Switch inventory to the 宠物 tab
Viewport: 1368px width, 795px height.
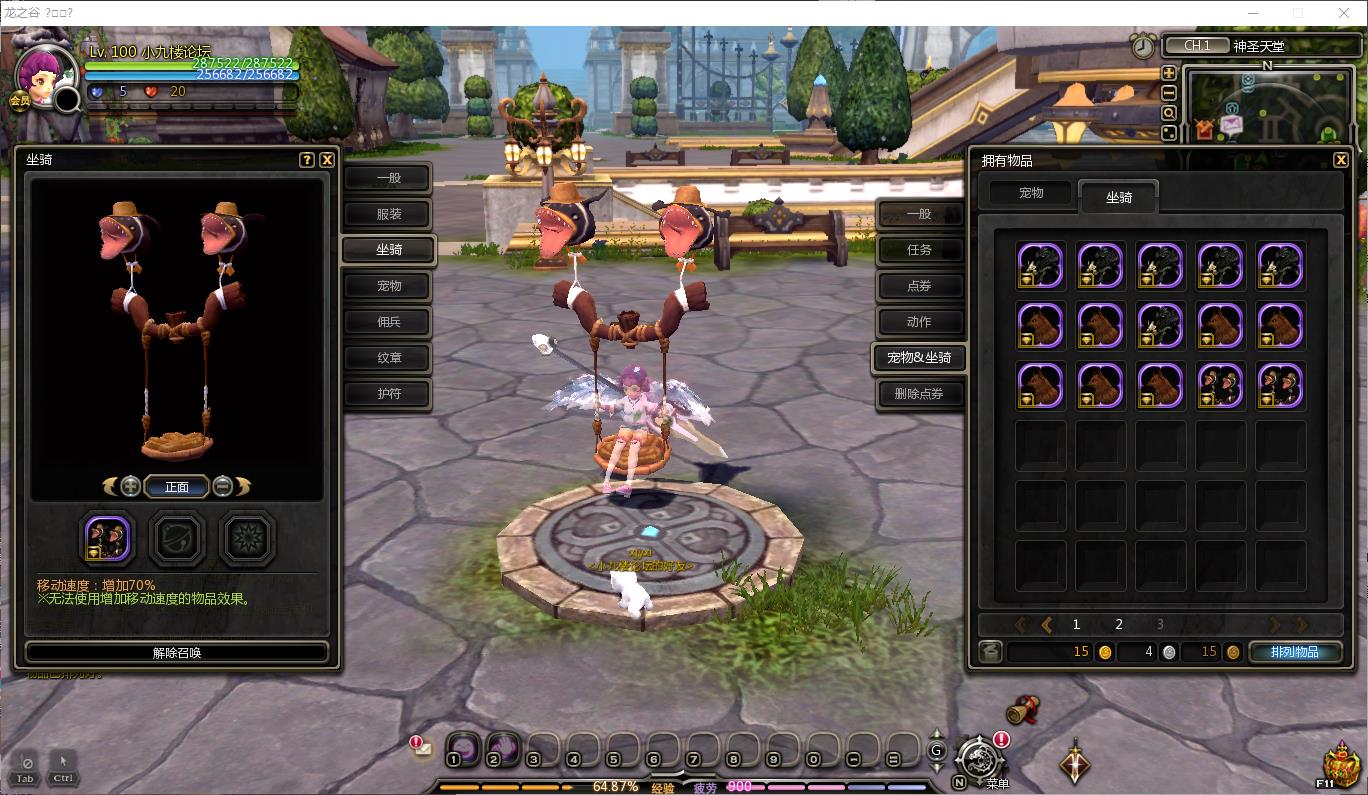tap(1031, 193)
